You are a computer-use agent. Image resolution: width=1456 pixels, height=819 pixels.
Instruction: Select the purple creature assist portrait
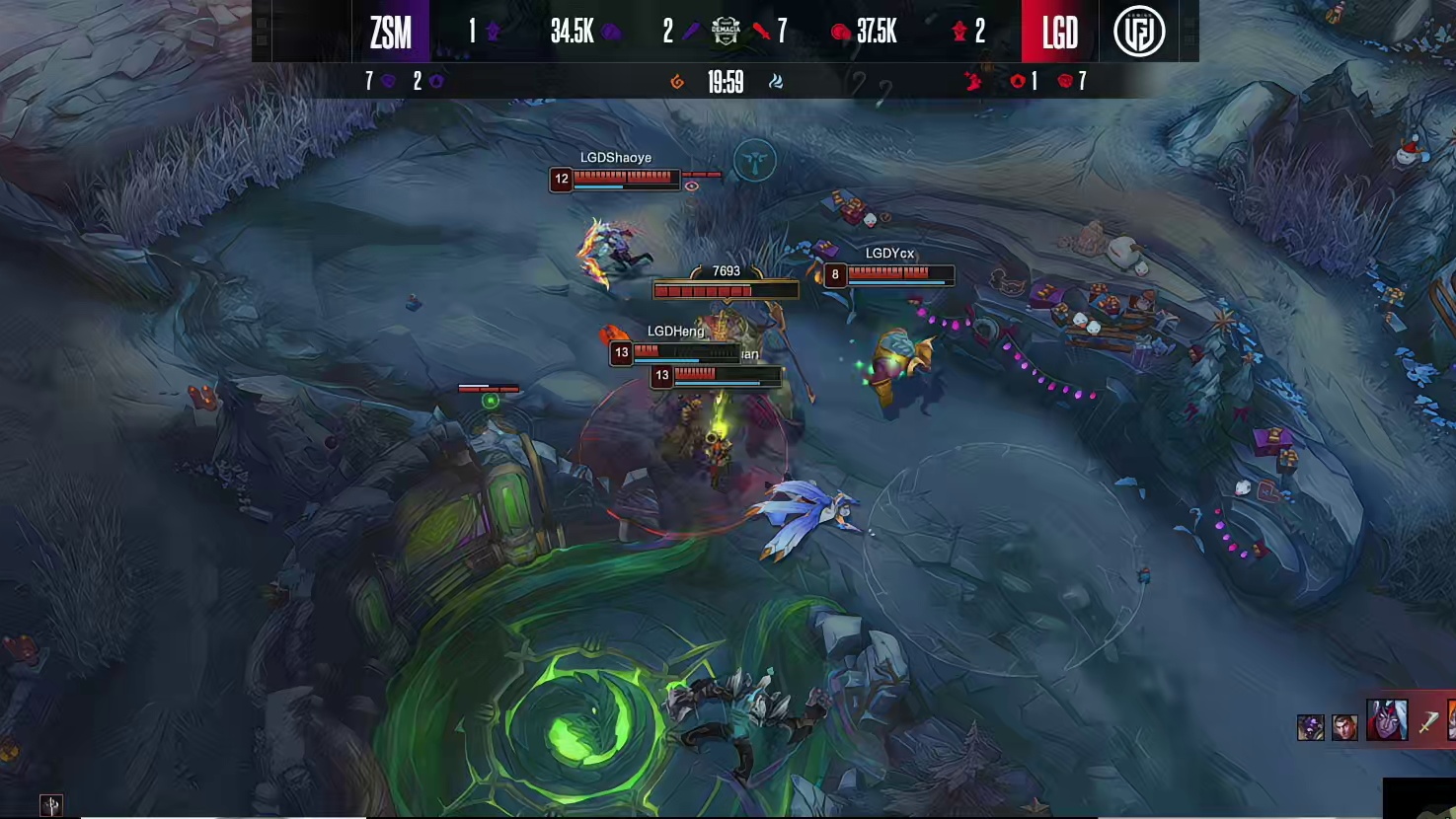pyautogui.click(x=1310, y=728)
